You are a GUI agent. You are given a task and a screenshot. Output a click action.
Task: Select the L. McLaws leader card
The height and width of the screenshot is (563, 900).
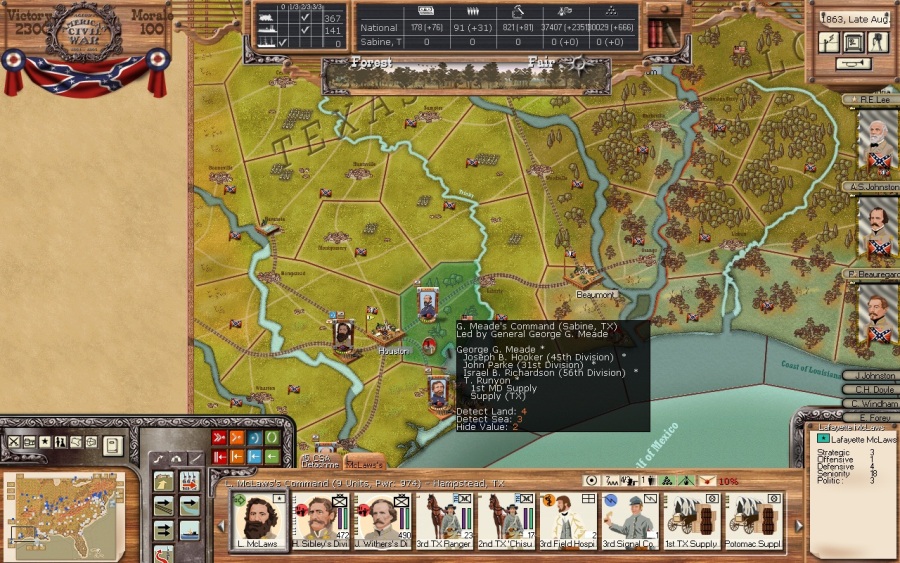click(x=259, y=522)
